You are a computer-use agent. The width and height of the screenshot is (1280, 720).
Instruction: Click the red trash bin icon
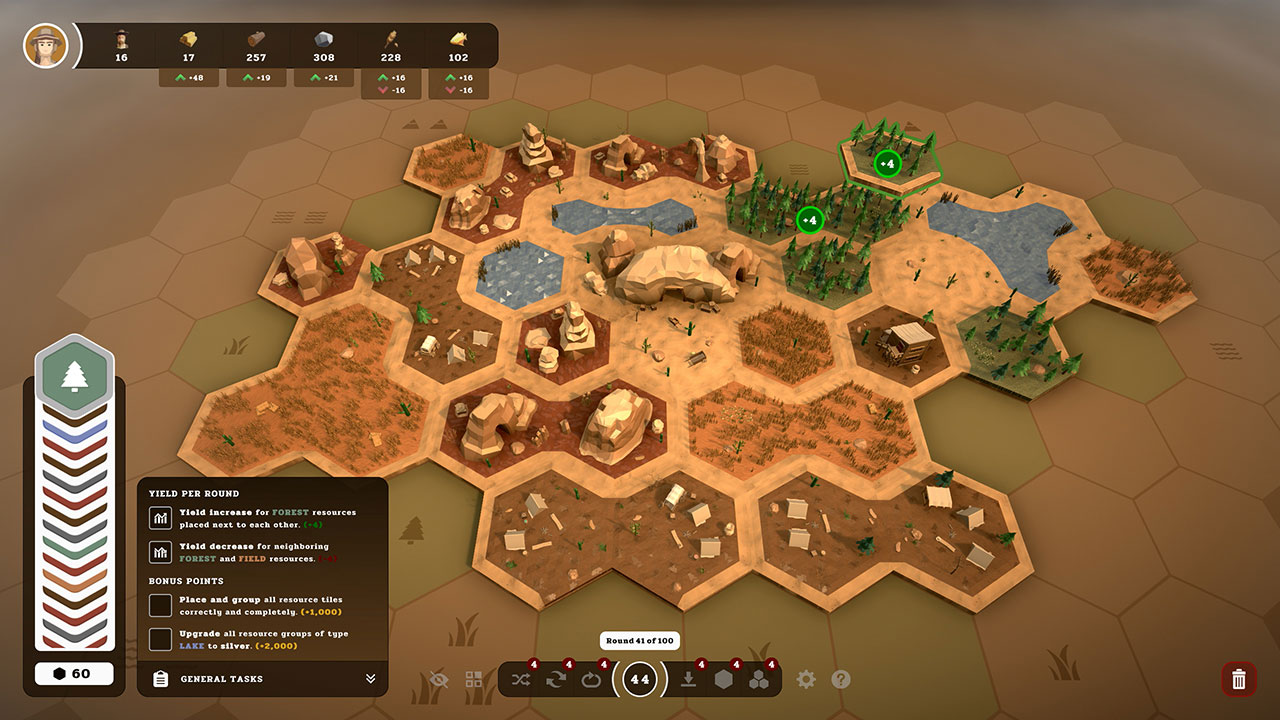[1238, 679]
